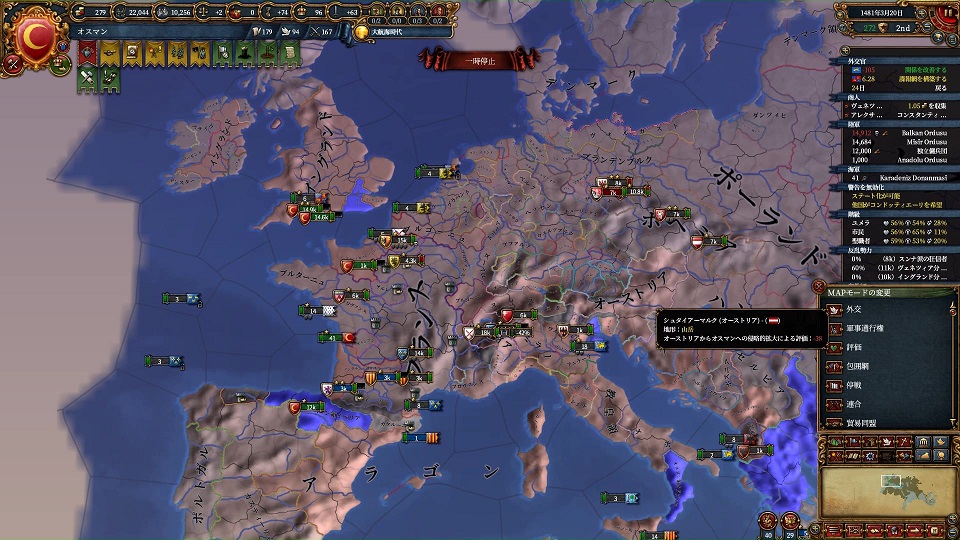Open the first red alert banner
This screenshot has height=540, width=960.
[87, 54]
